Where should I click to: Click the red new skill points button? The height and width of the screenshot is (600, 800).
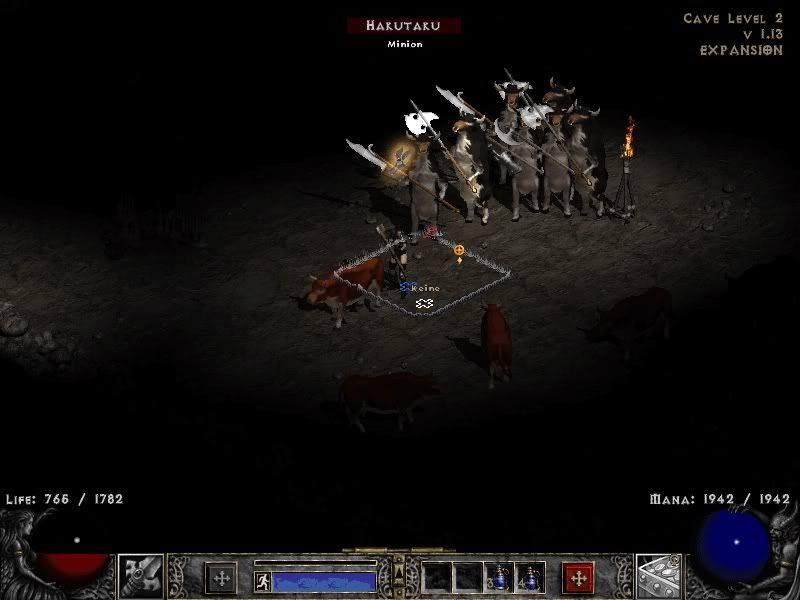[x=578, y=578]
